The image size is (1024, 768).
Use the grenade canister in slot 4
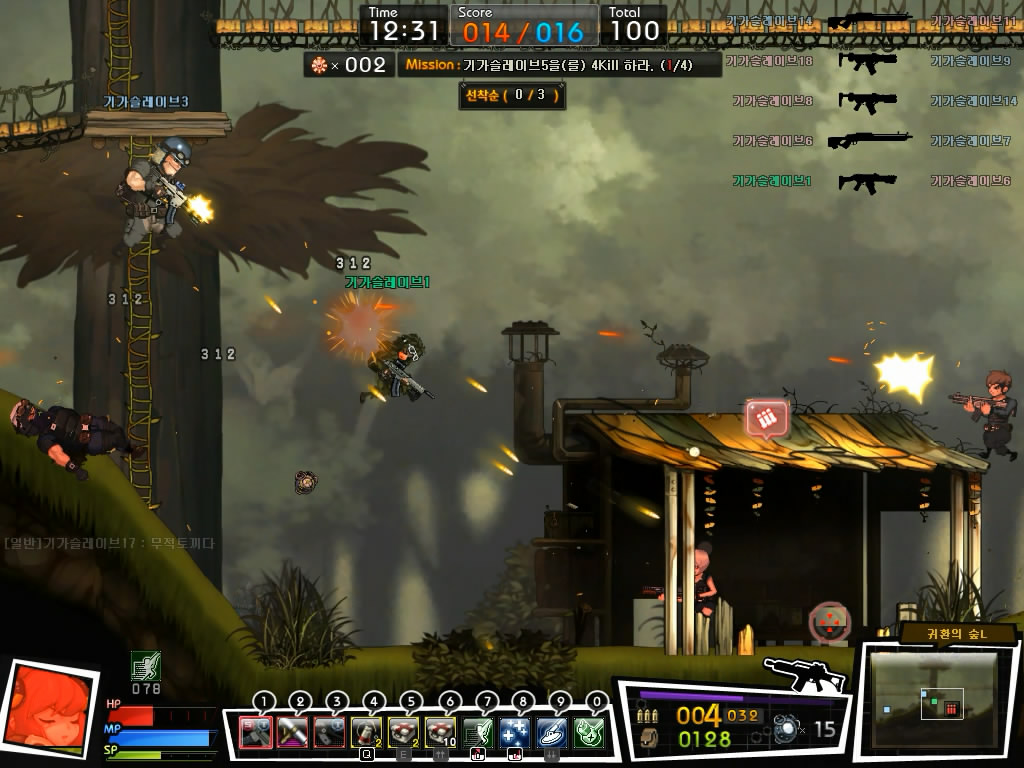(366, 733)
